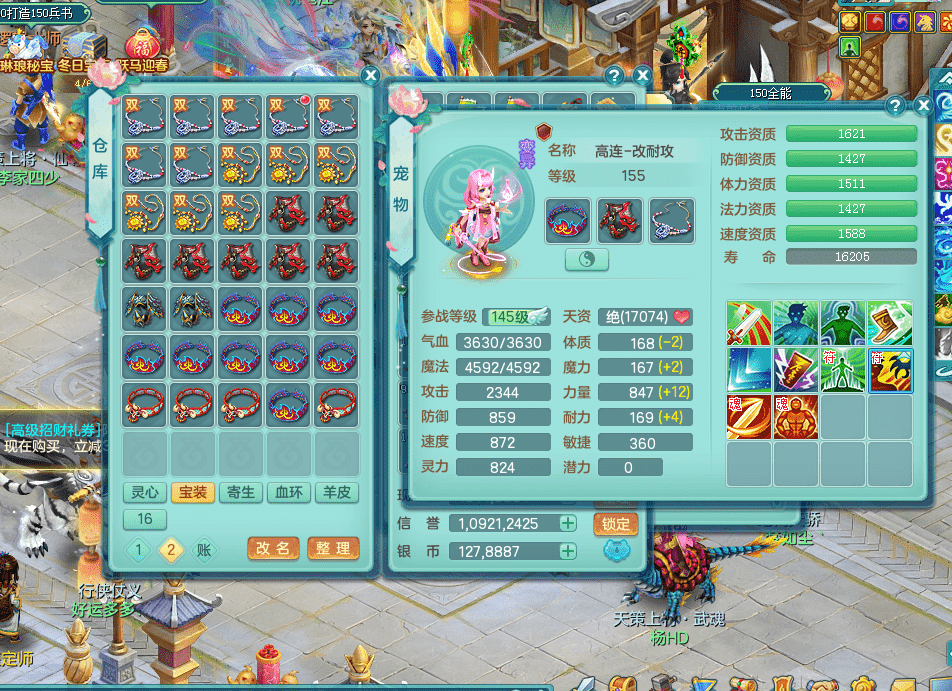The image size is (952, 691).
Task: Toggle the yin-yang button under pet equipment
Action: [587, 259]
